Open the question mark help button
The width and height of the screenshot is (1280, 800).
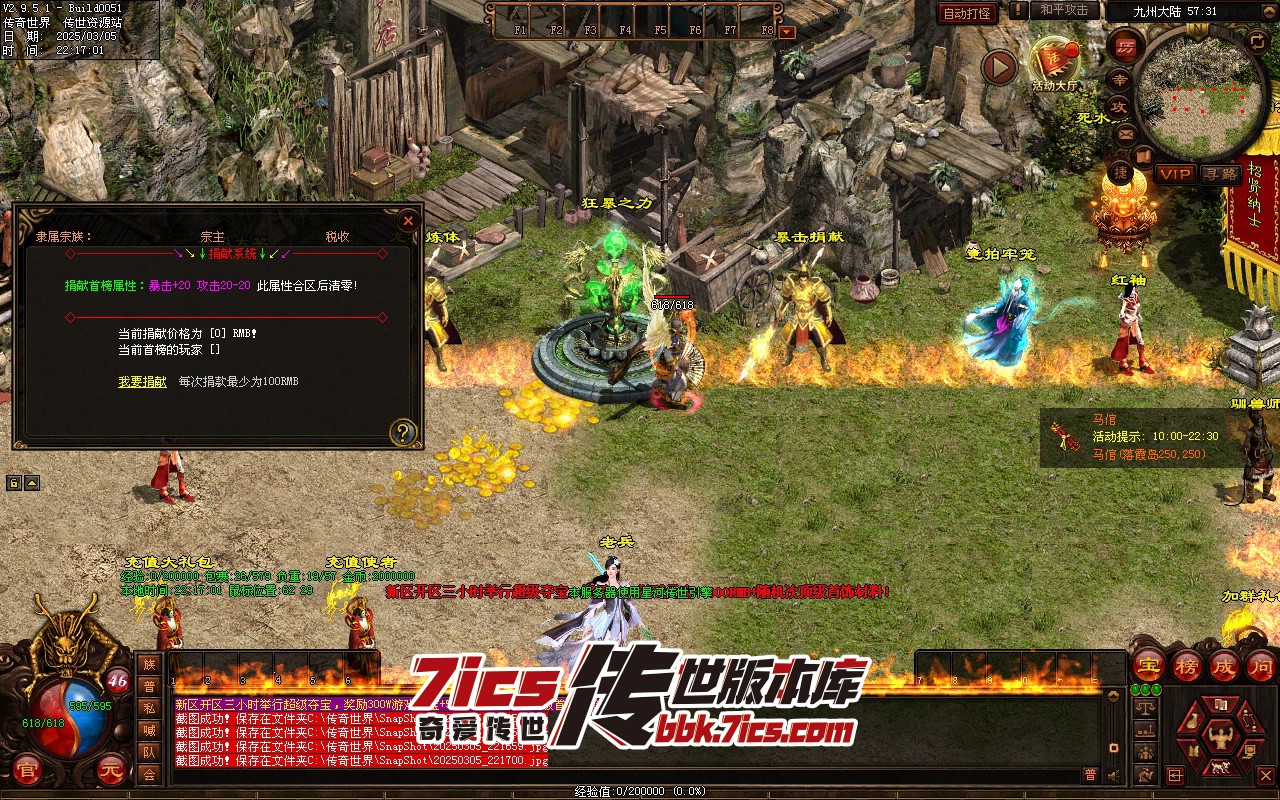coord(403,432)
